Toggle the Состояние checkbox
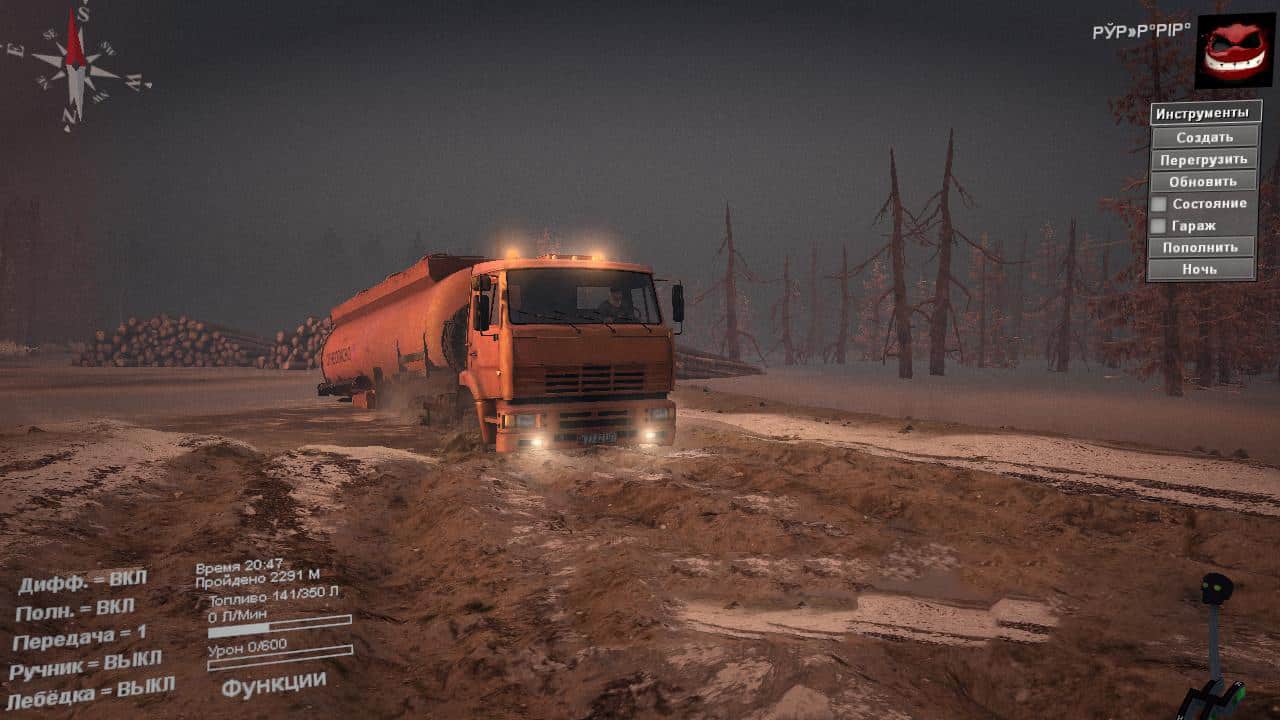Image resolution: width=1280 pixels, height=720 pixels. [x=1159, y=204]
